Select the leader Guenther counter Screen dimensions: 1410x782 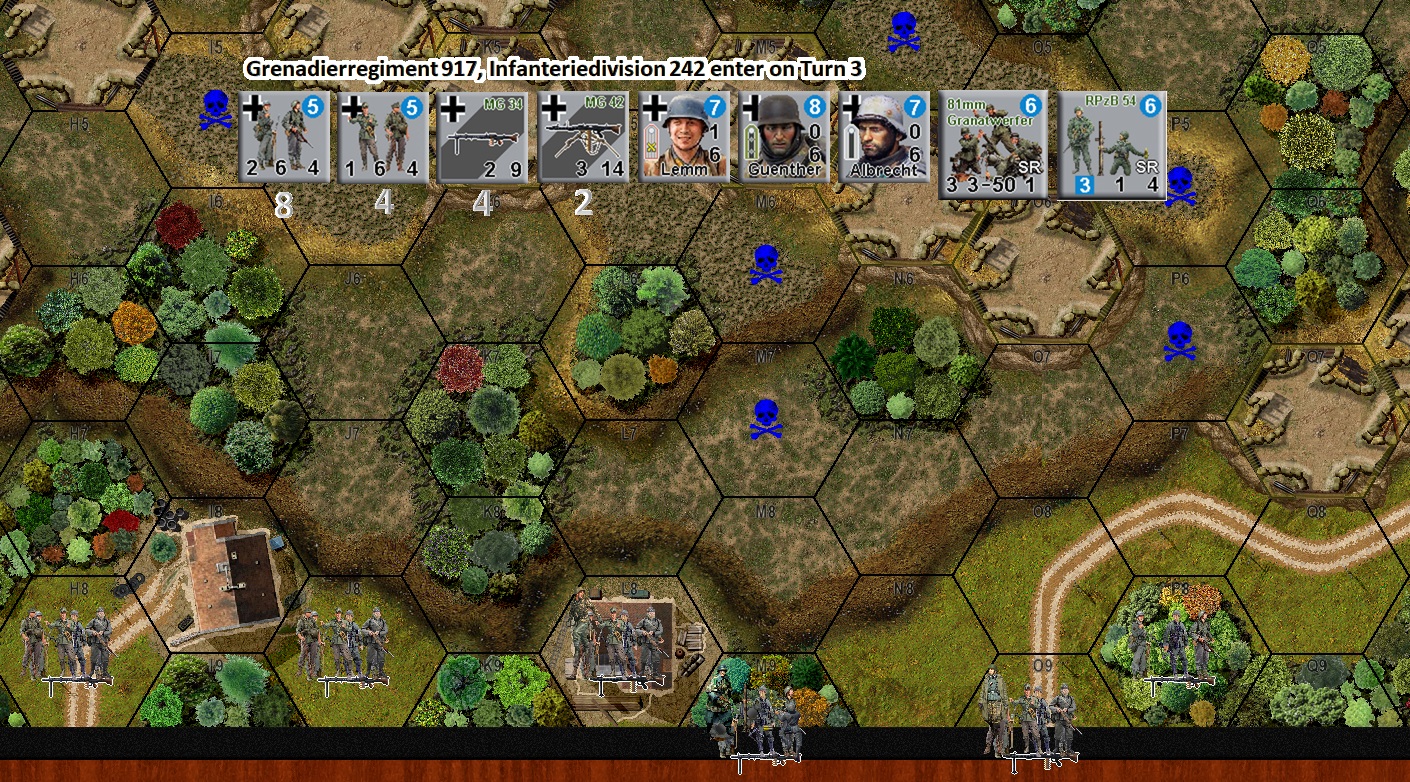click(x=783, y=138)
